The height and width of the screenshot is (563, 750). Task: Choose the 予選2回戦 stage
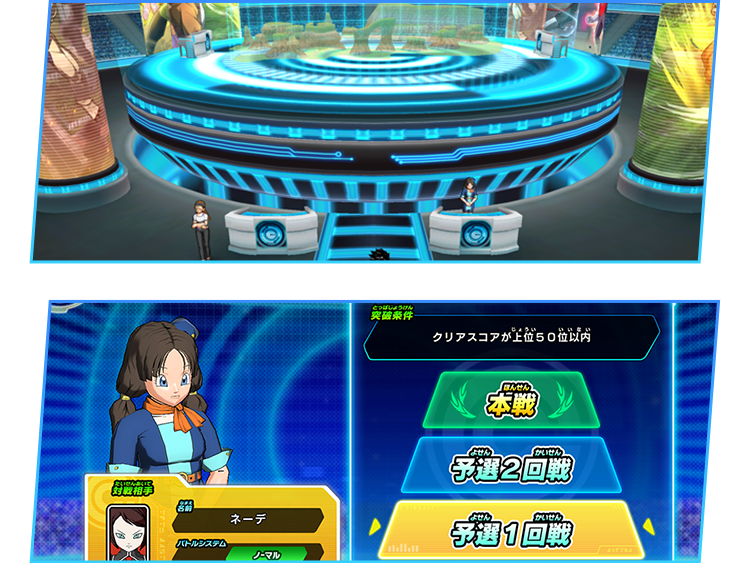tap(511, 465)
